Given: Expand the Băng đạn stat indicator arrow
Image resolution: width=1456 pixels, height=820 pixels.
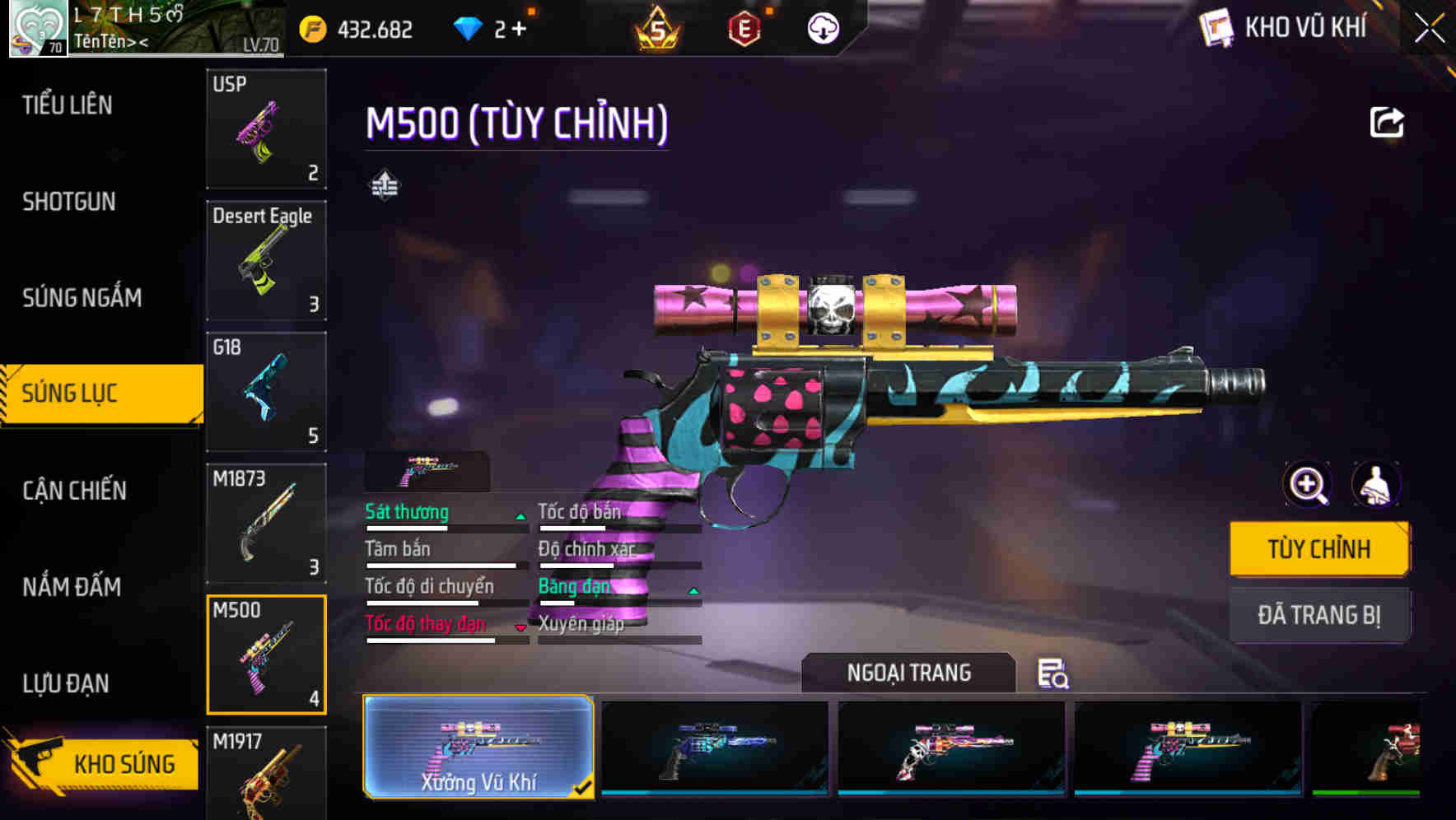Looking at the screenshot, I should [693, 591].
